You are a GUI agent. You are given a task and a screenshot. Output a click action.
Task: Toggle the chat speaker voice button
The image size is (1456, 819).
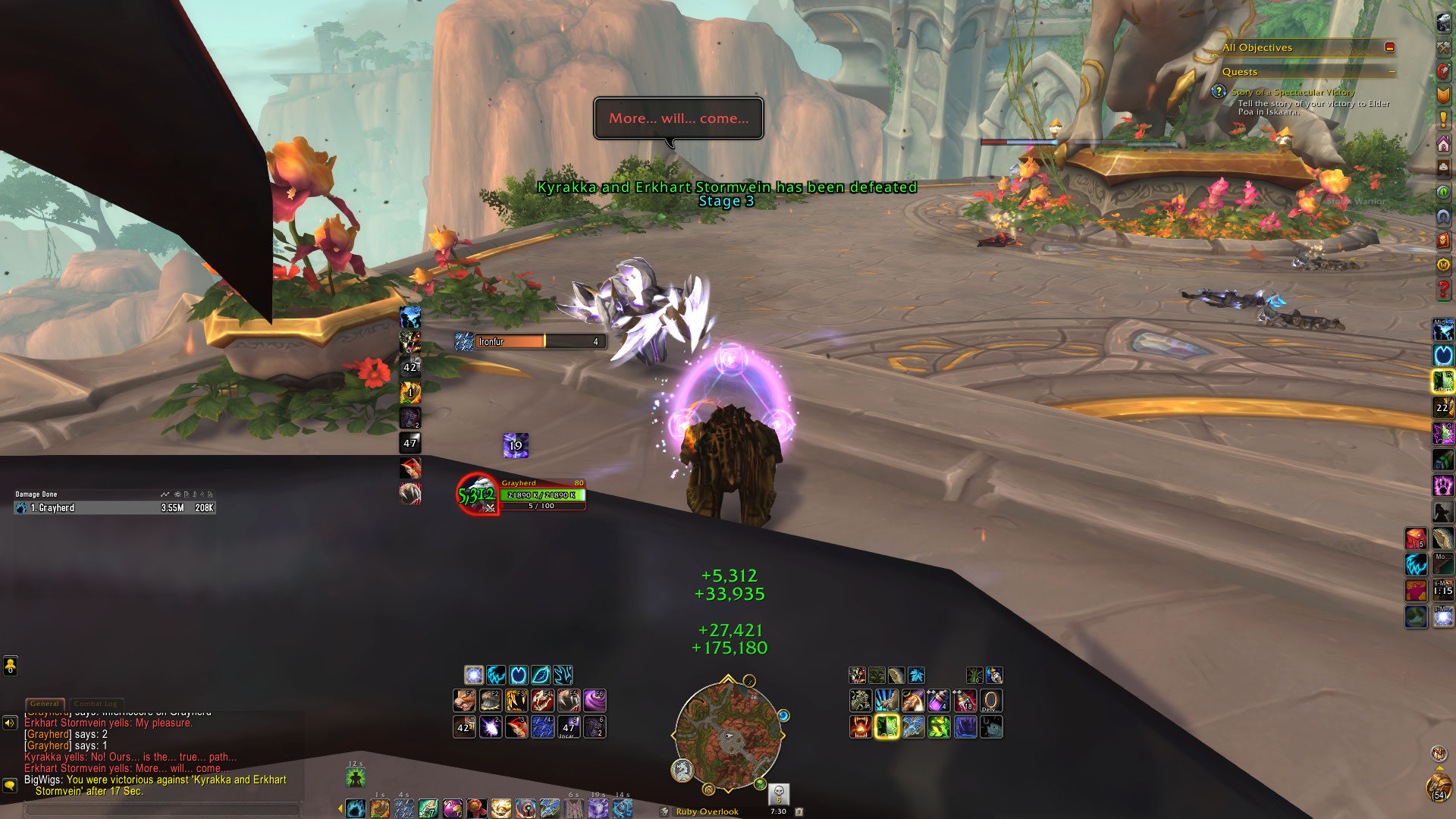(x=10, y=723)
